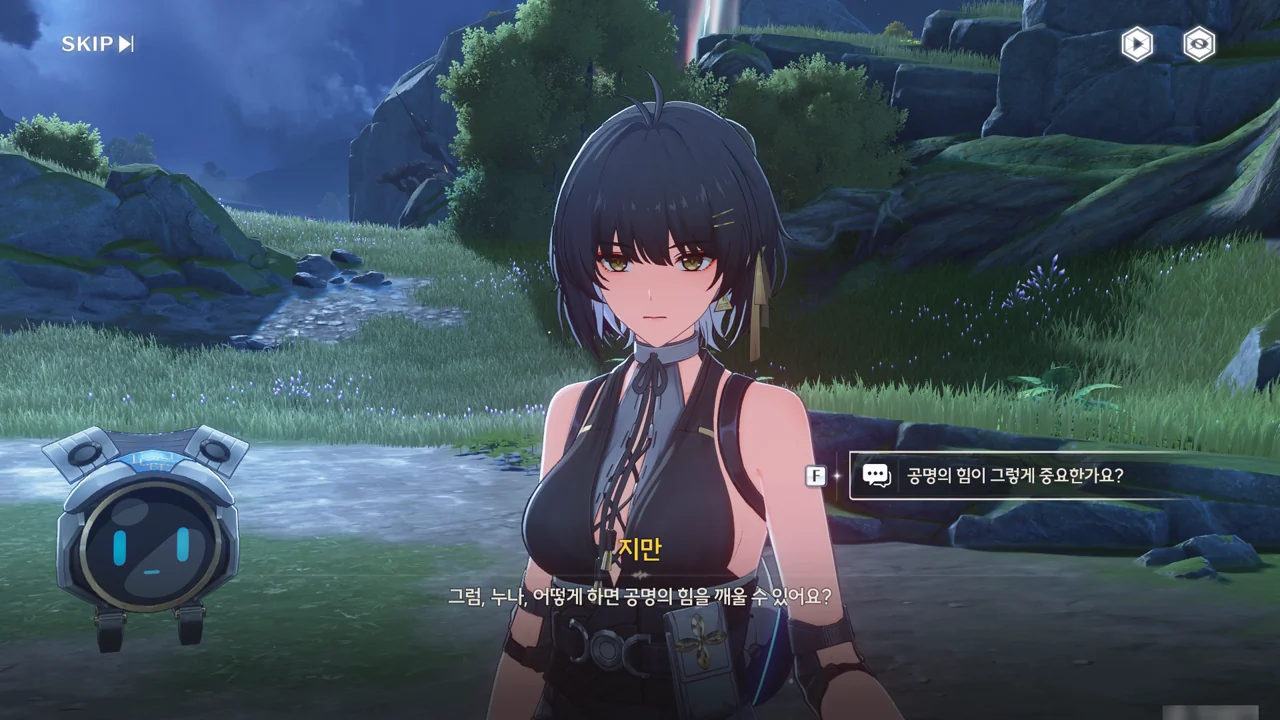Hide the dialogue interface with eye icon

1199,44
